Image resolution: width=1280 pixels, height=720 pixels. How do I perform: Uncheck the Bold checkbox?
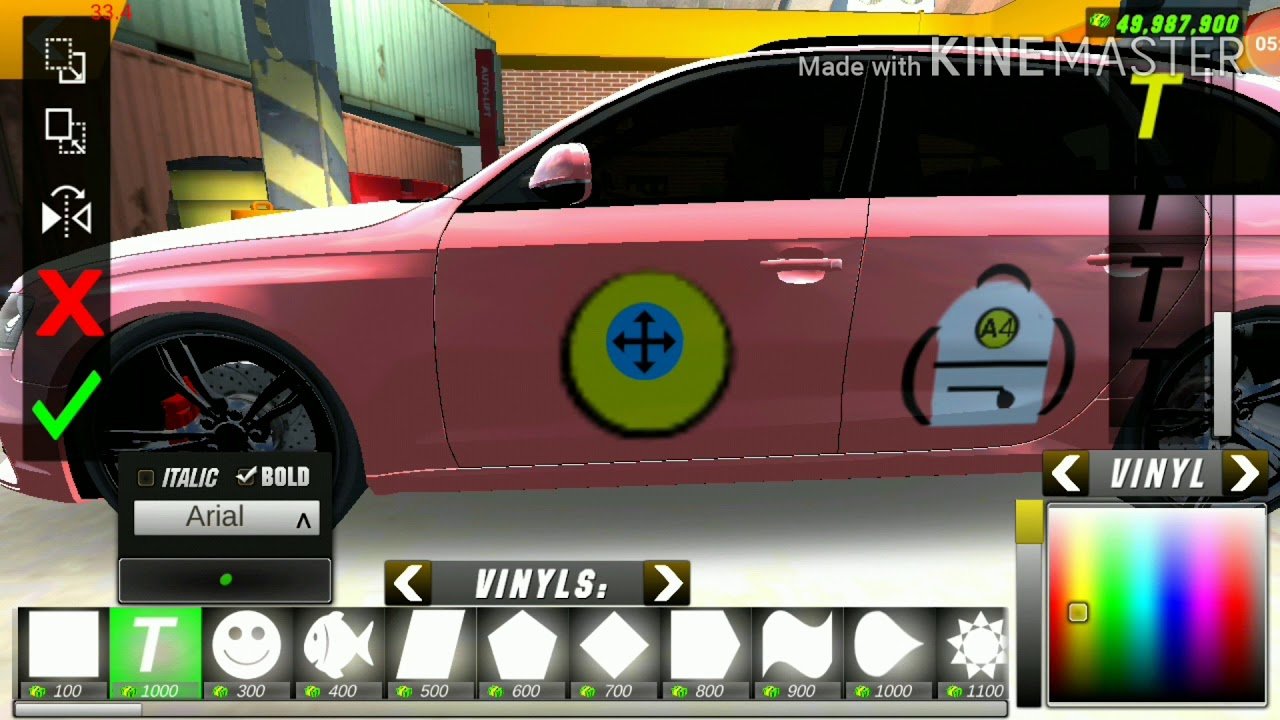(x=246, y=477)
